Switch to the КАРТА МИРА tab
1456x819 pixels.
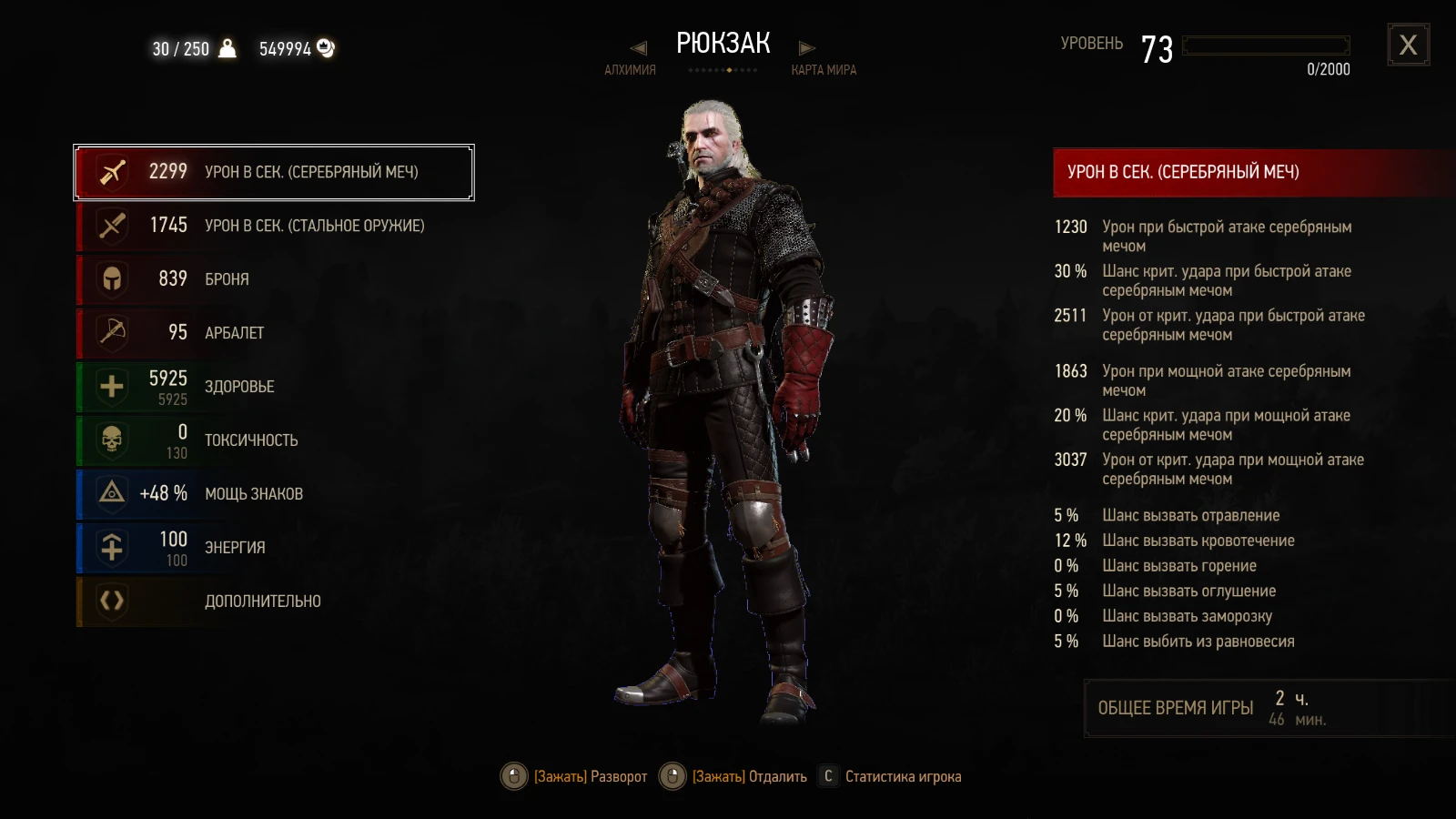822,69
